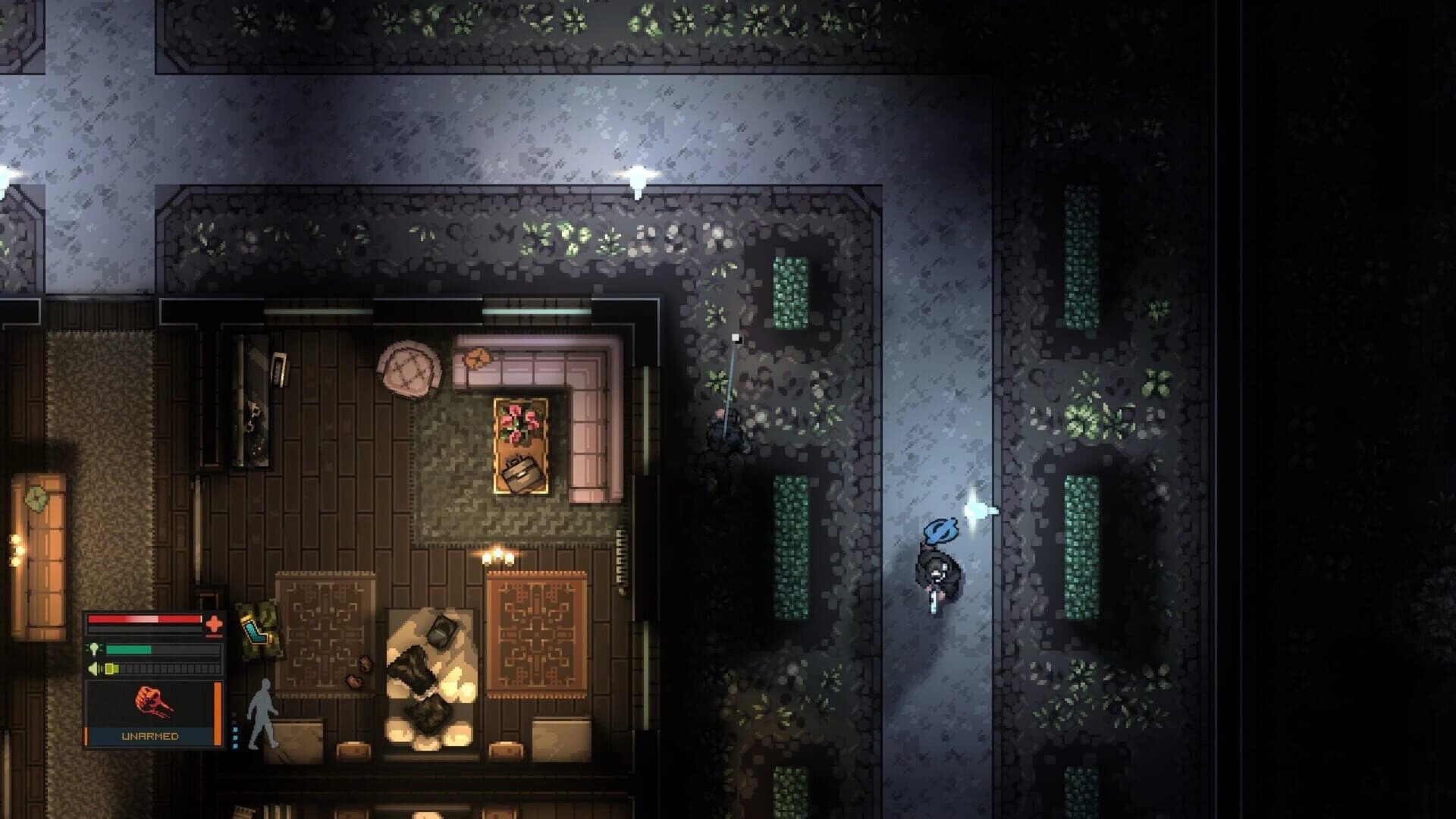The width and height of the screenshot is (1456, 819).
Task: Click the UNARMED text label
Action: pyautogui.click(x=150, y=735)
